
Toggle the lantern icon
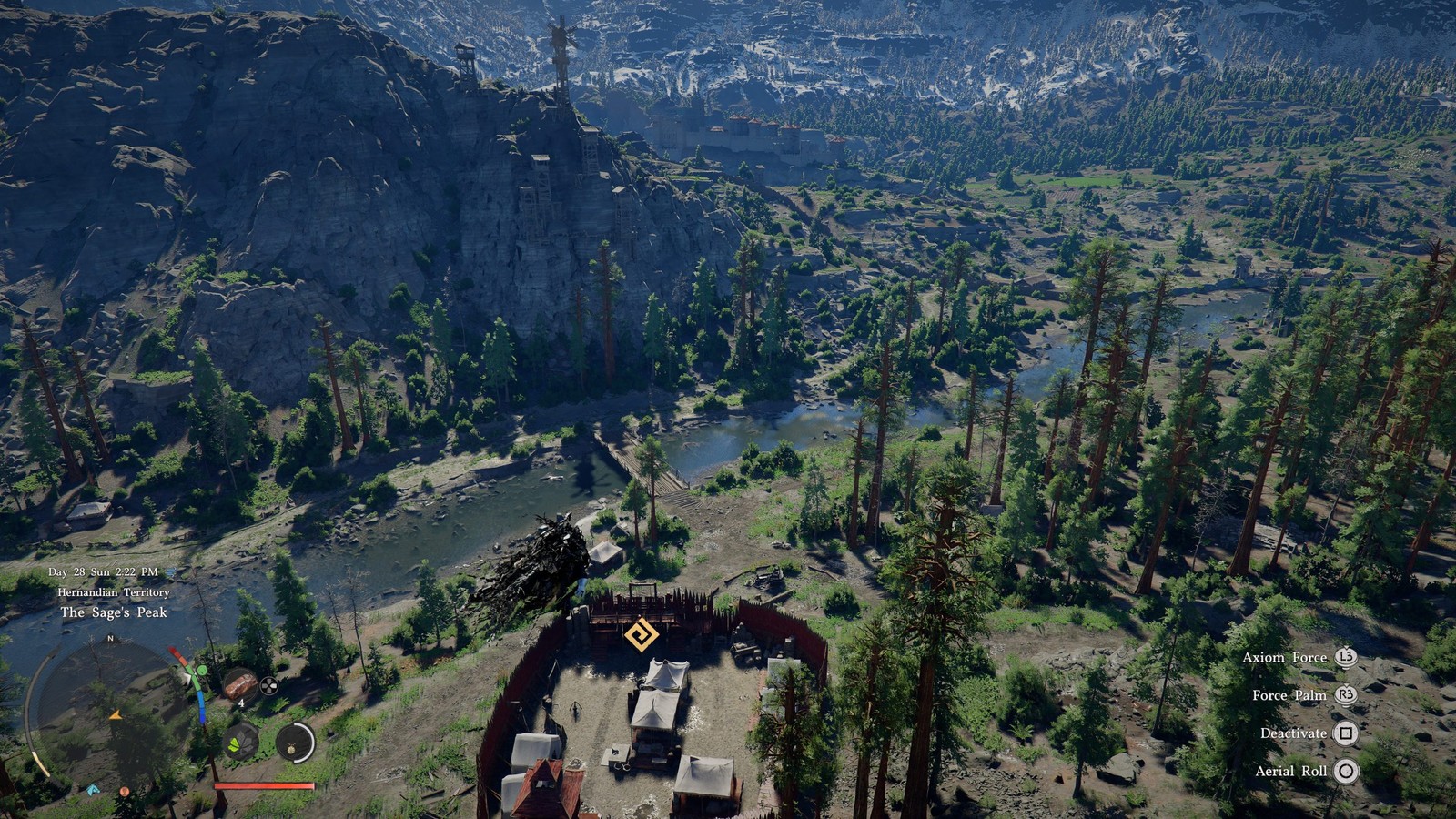click(x=295, y=743)
